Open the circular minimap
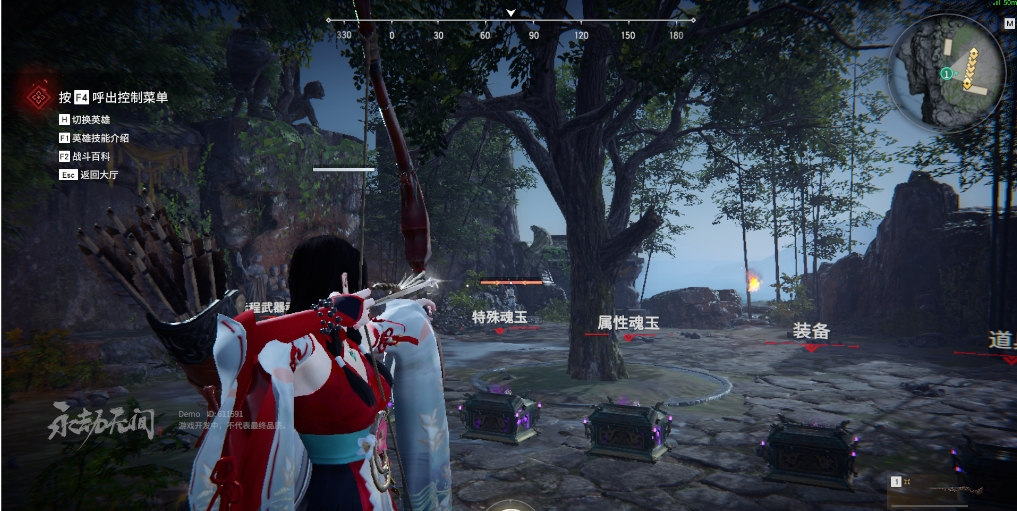 coord(948,73)
